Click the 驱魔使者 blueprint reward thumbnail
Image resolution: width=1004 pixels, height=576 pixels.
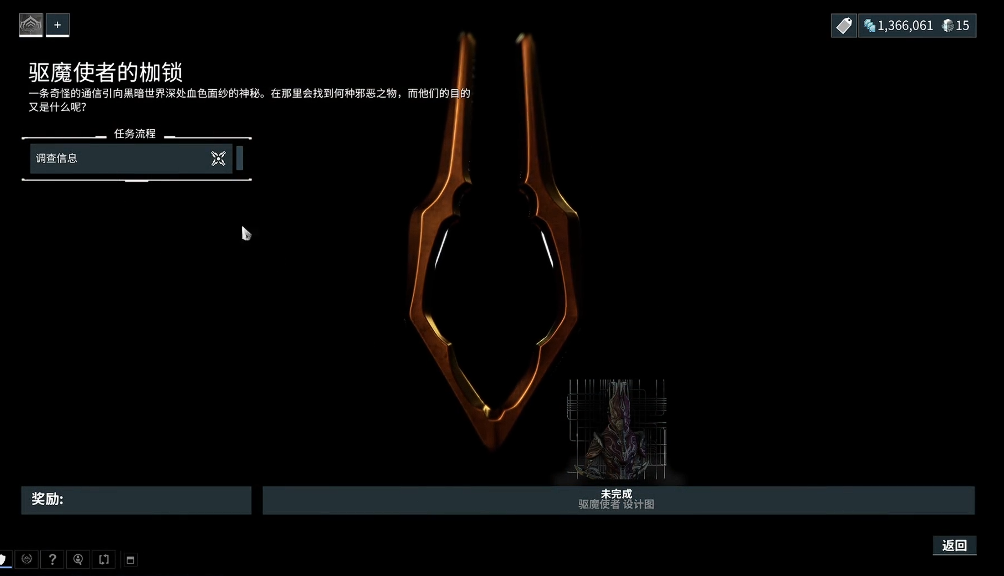click(616, 428)
